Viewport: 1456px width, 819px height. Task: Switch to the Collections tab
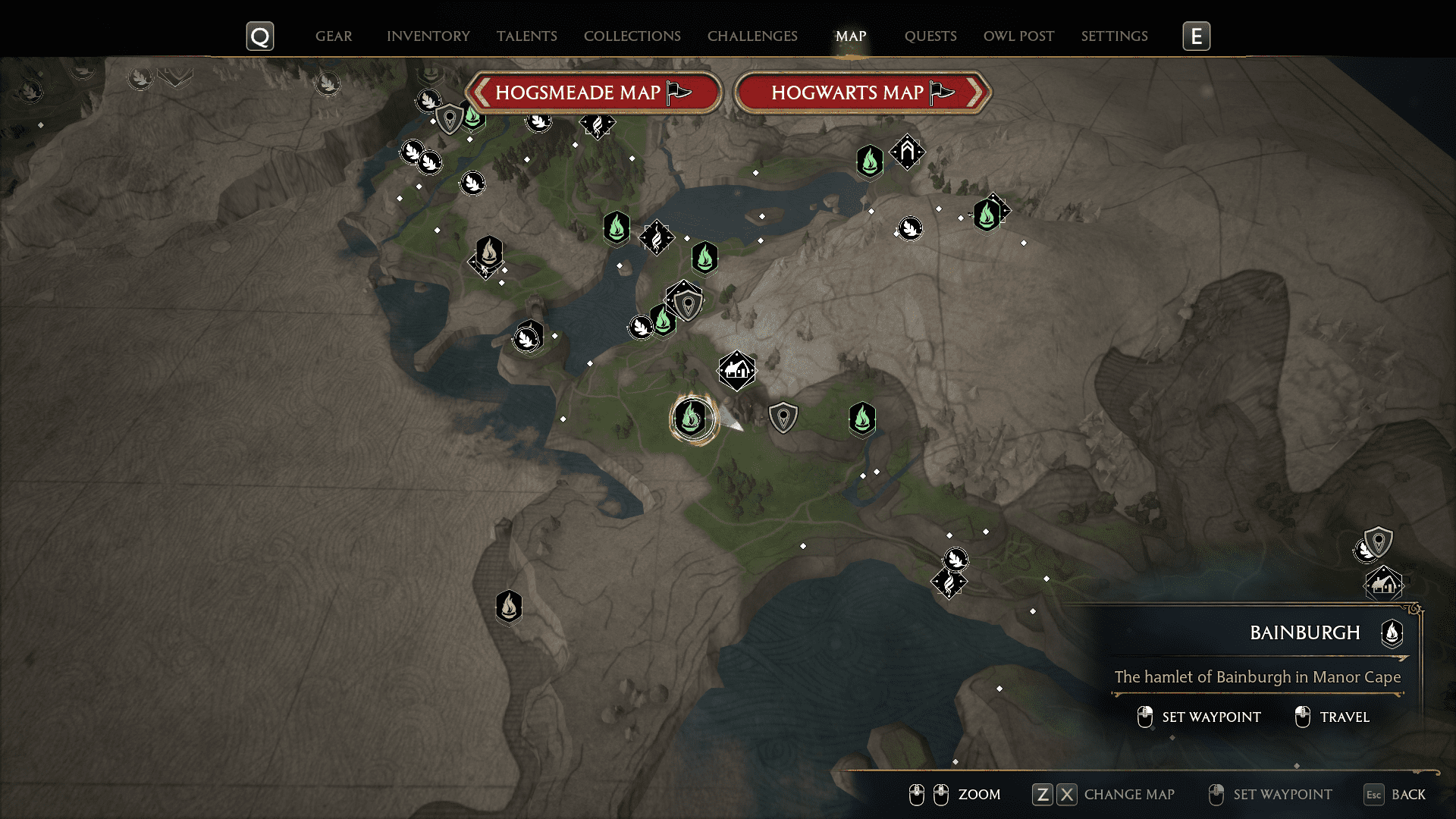tap(632, 36)
